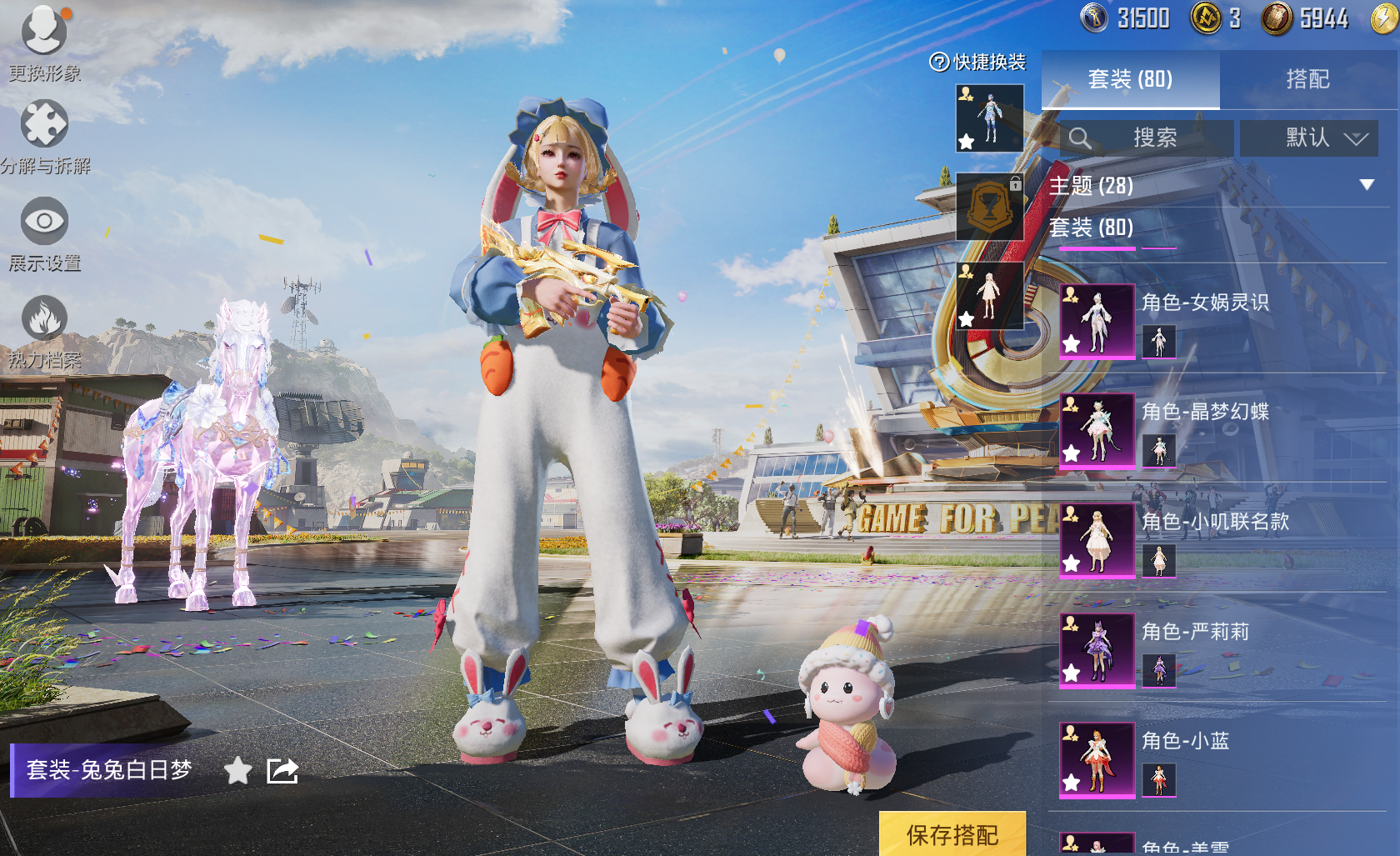Open the 热力档案 flame icon
Image resolution: width=1400 pixels, height=856 pixels.
click(44, 329)
